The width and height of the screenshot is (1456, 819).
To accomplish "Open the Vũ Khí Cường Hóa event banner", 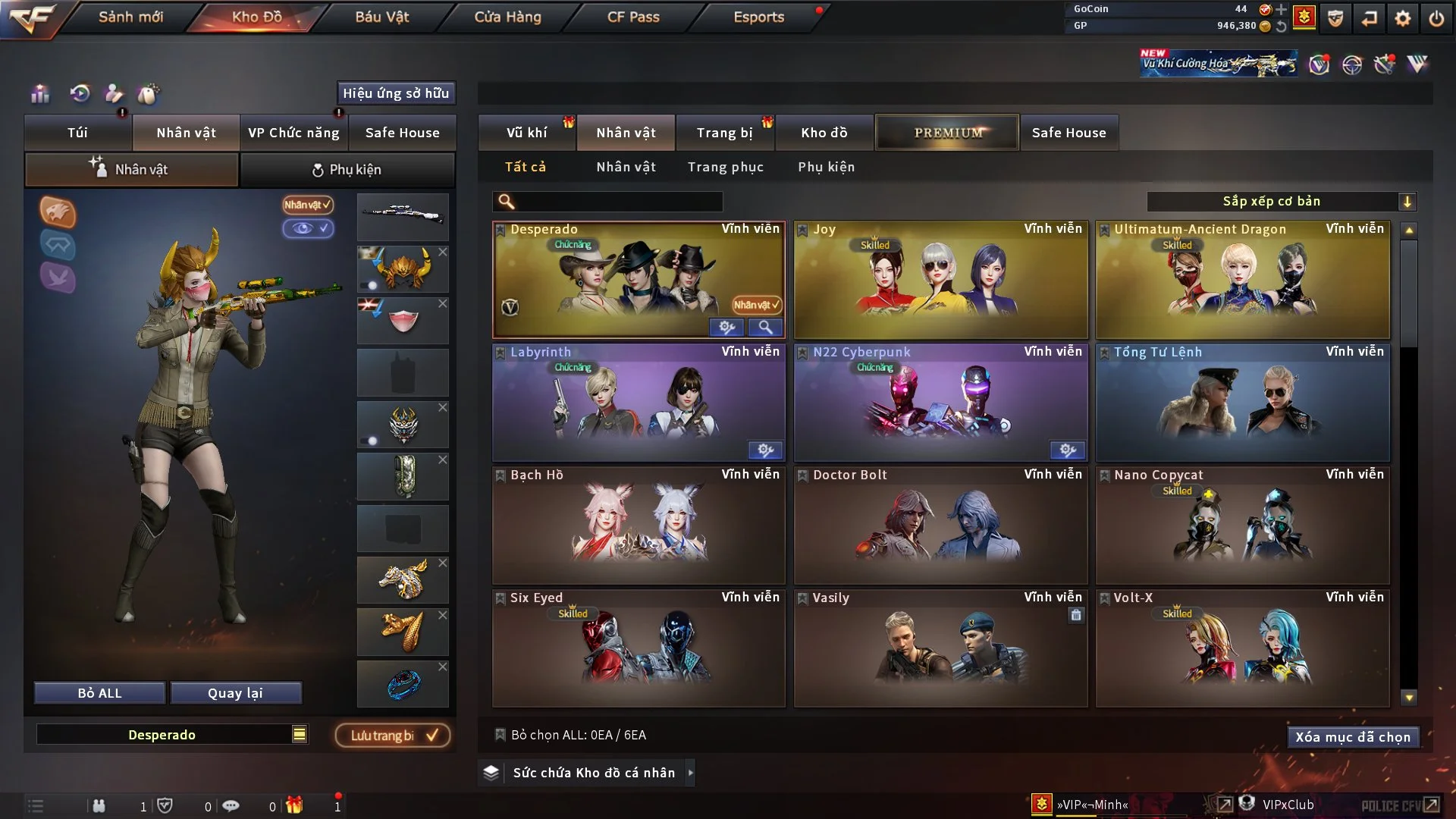I will tap(1217, 62).
